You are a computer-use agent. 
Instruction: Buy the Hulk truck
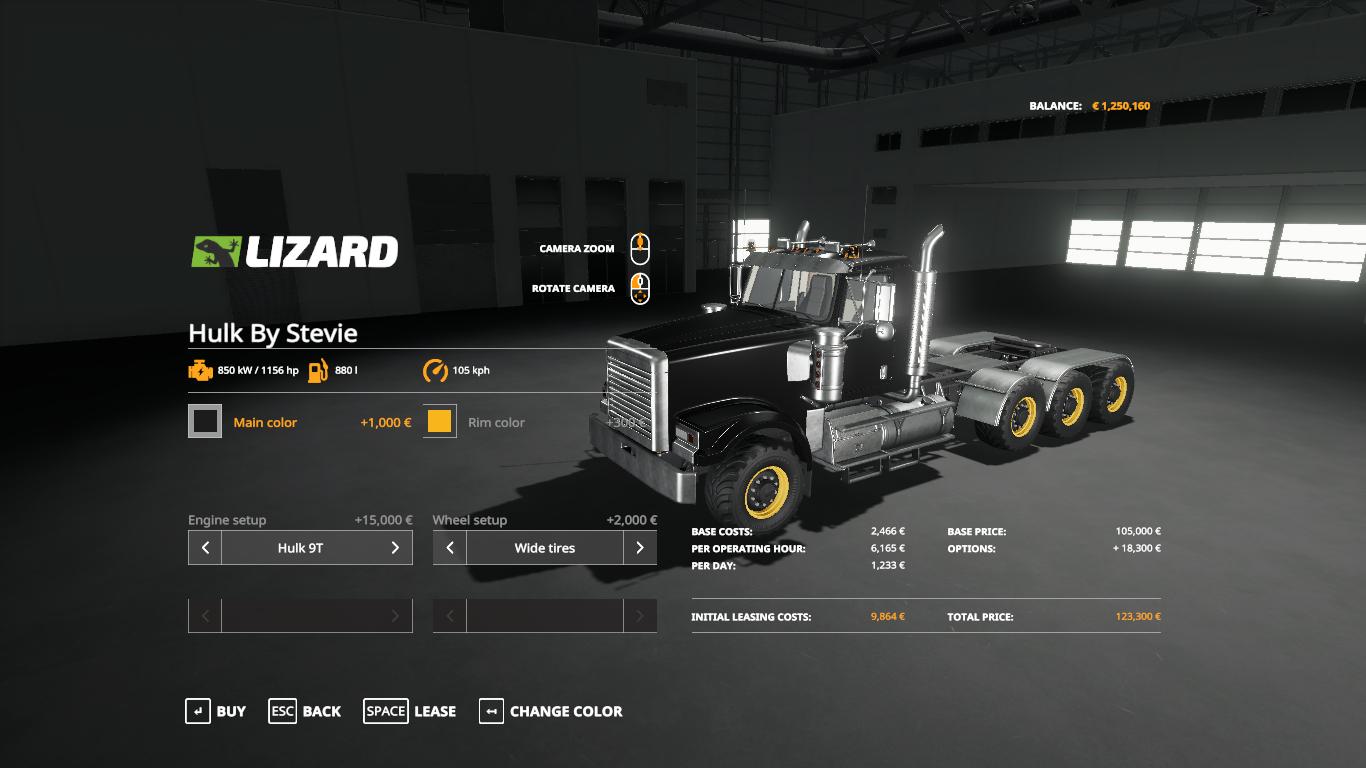coord(216,711)
